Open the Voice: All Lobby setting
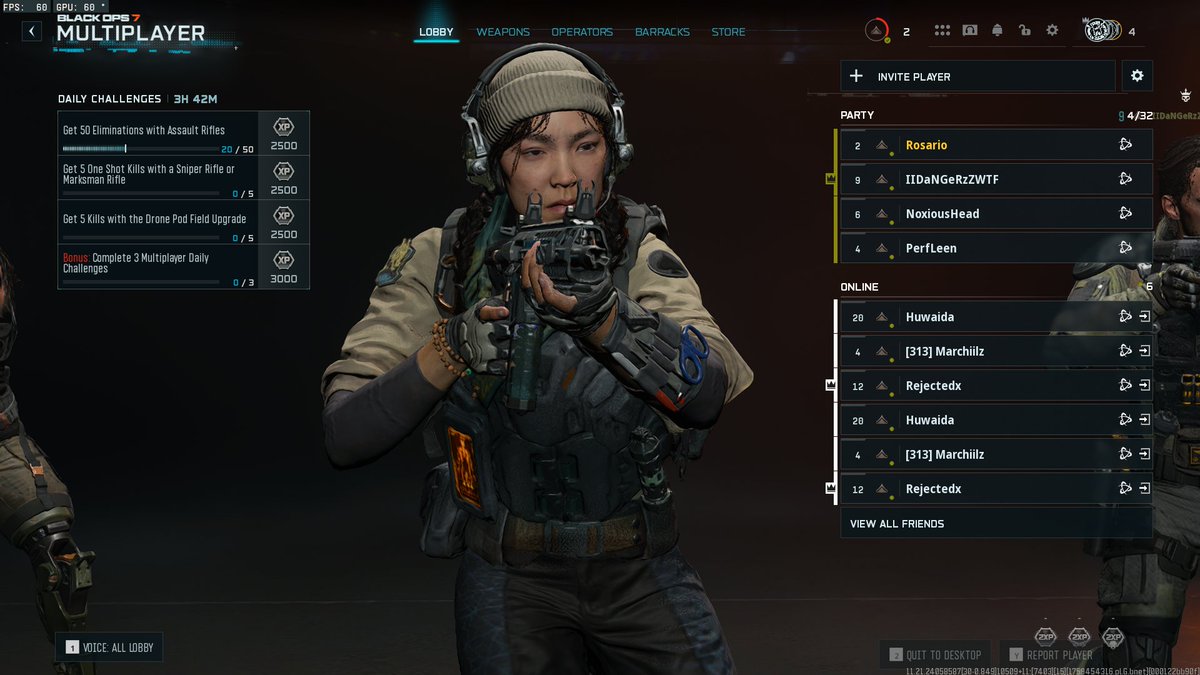1200x675 pixels. [109, 647]
